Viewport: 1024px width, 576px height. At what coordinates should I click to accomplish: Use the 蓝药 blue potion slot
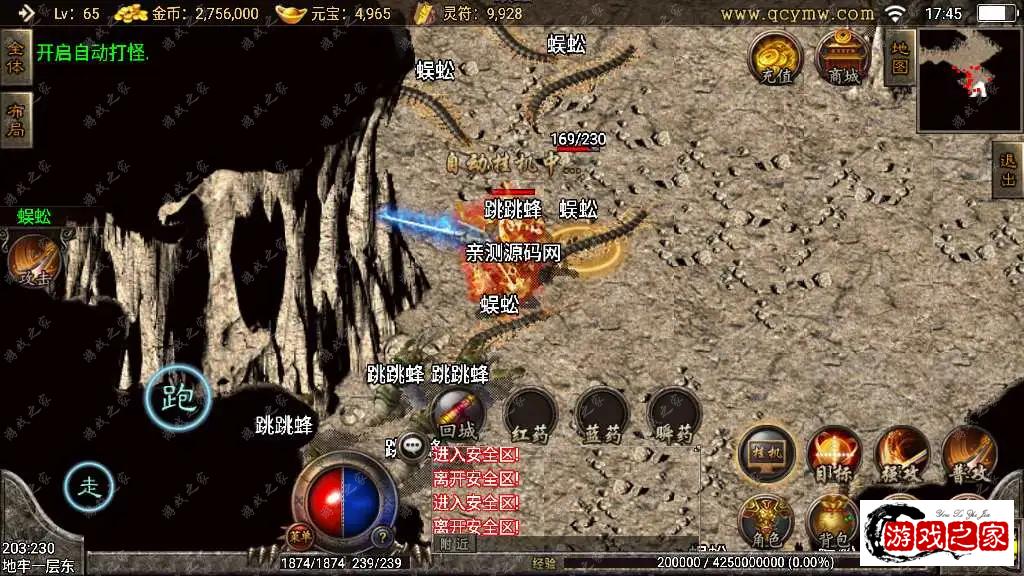[x=602, y=413]
